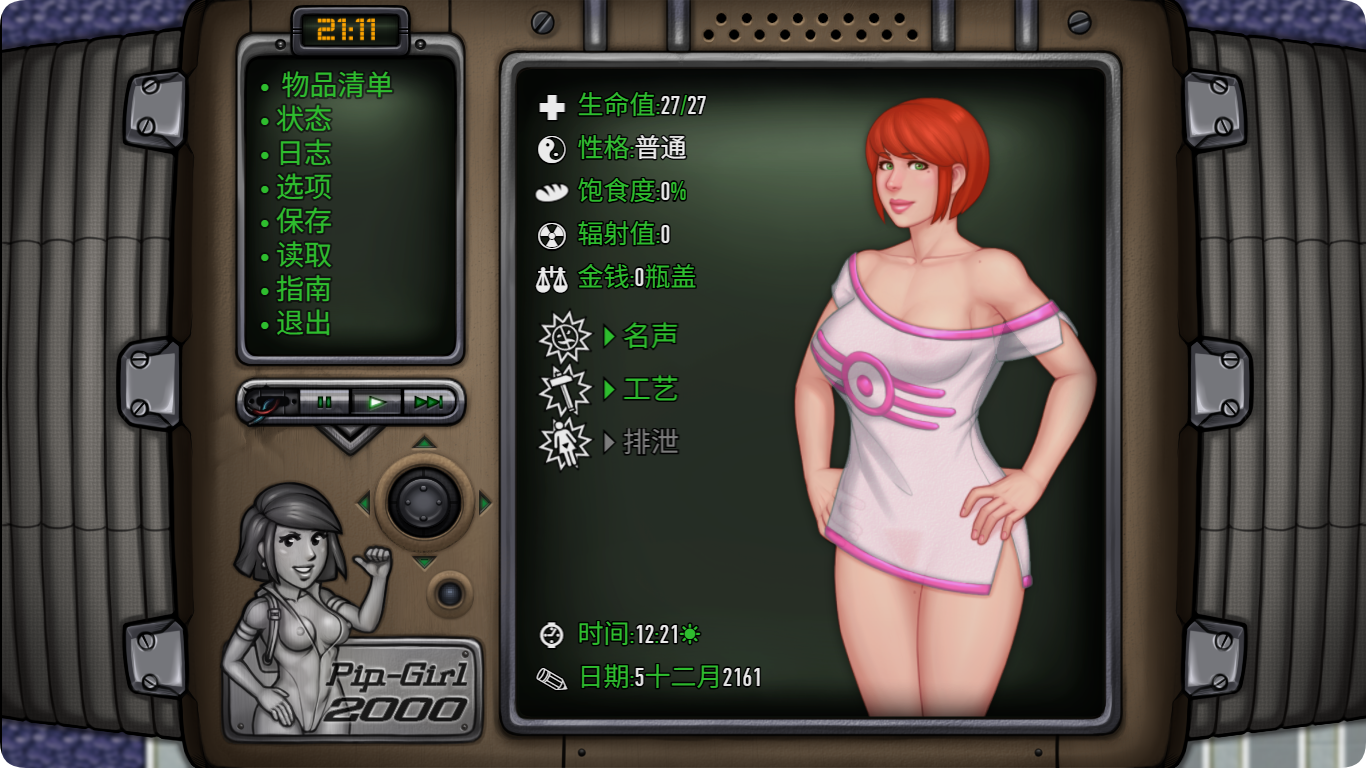Screen dimensions: 1366x768
Task: Click the left arrow beside the dial
Action: coord(363,503)
